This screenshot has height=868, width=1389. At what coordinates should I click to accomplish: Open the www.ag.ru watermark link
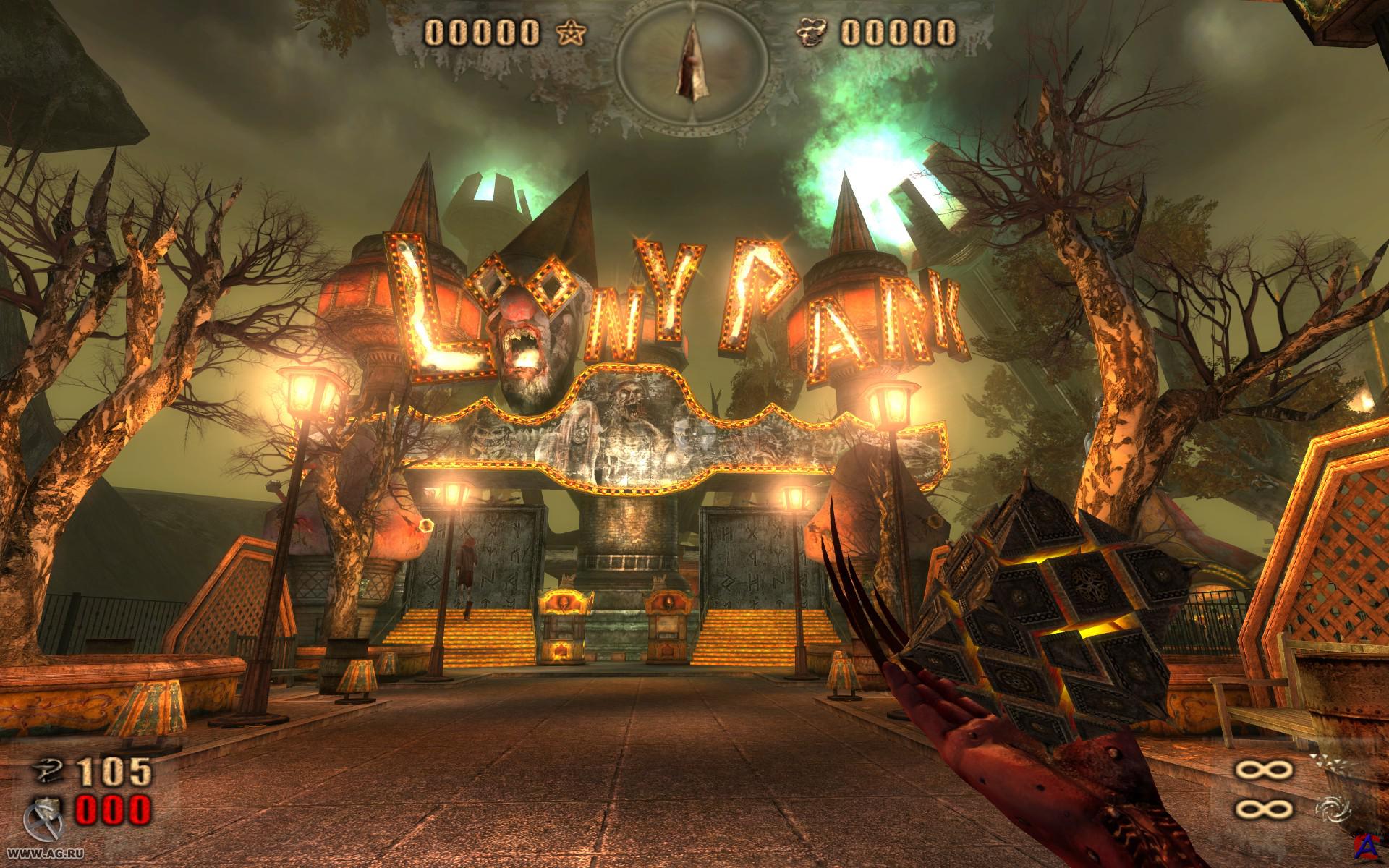pos(35,855)
